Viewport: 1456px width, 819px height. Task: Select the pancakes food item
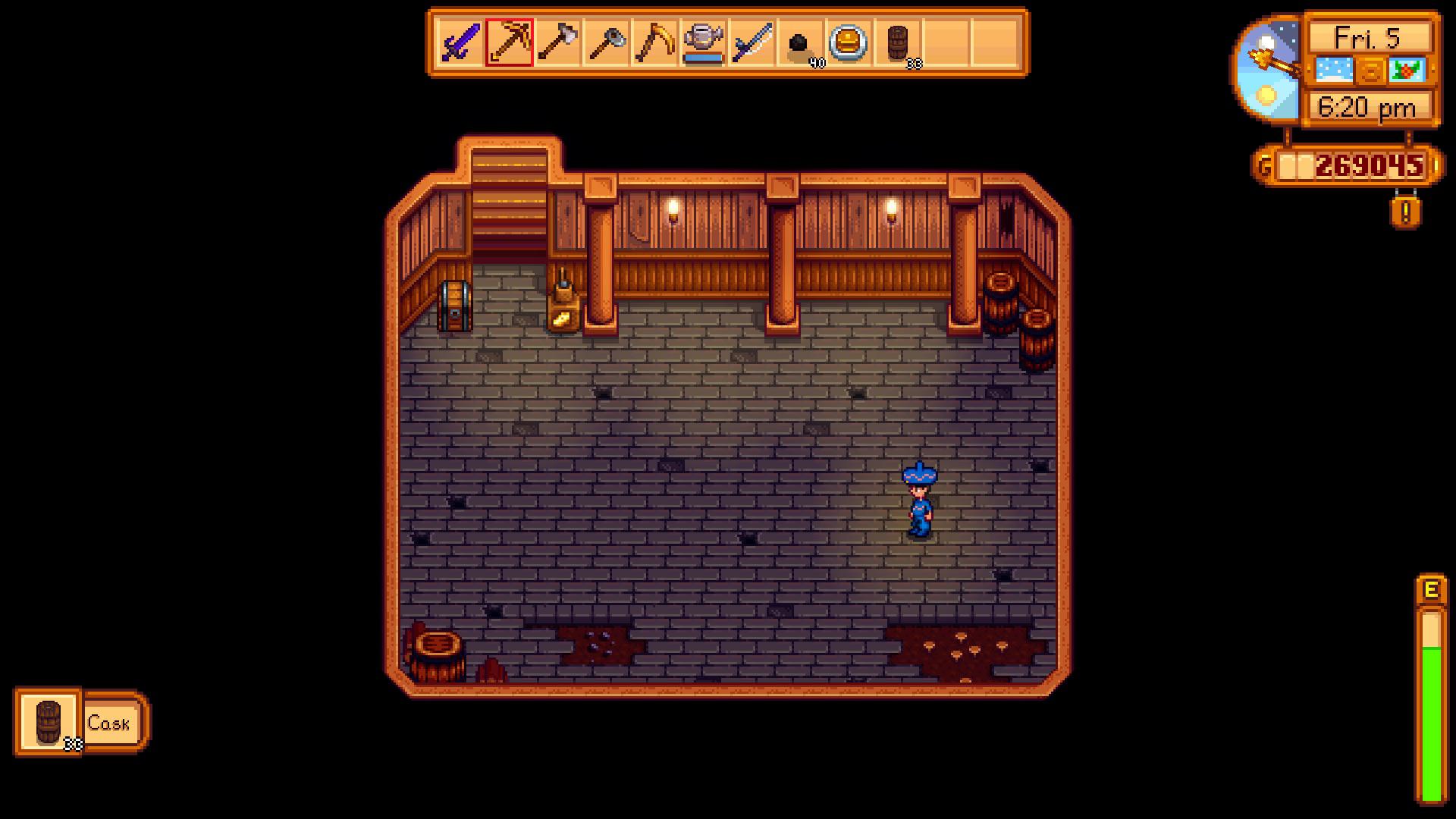[x=850, y=42]
